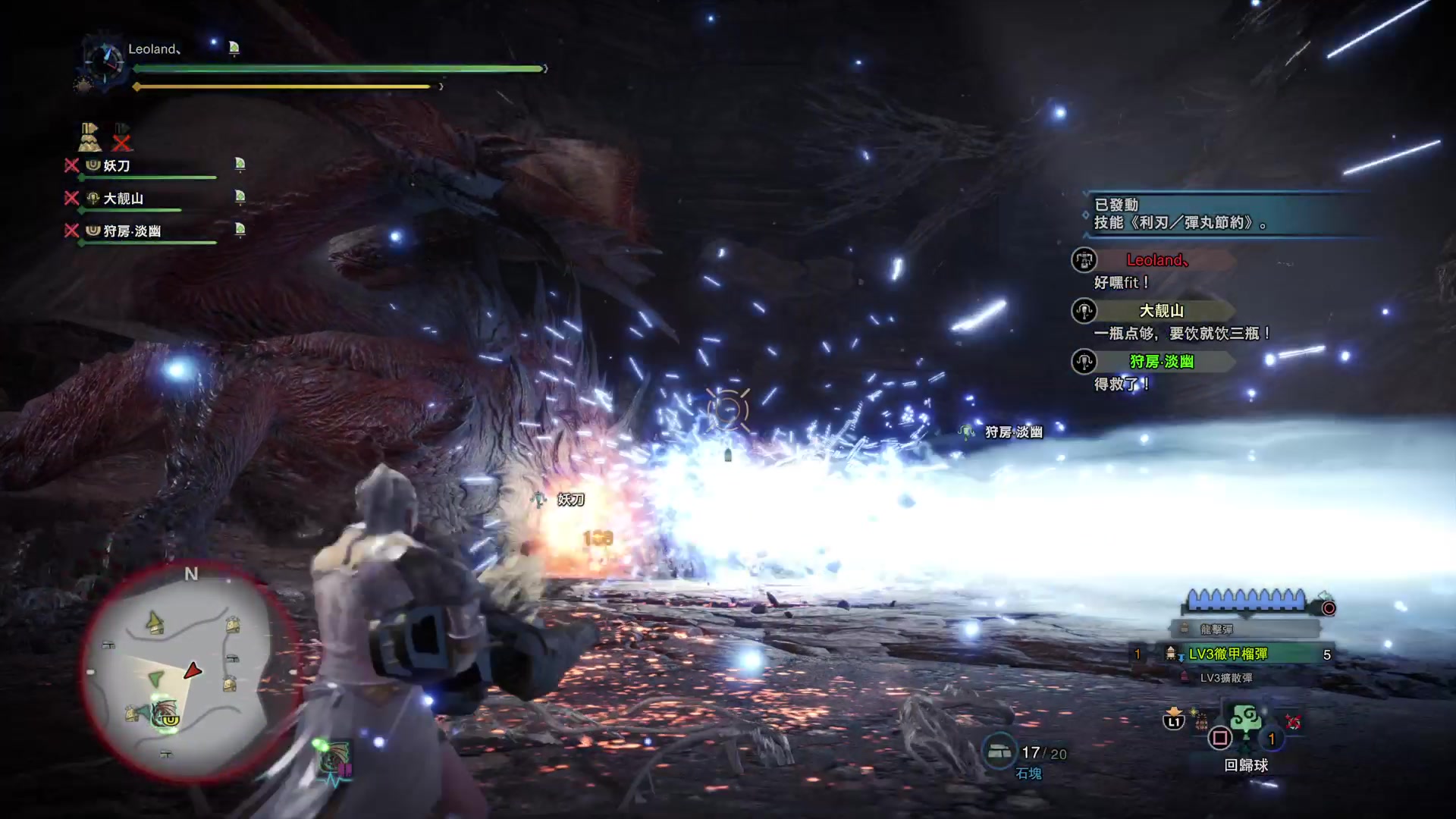Viewport: 1456px width, 819px height.
Task: Click the Leoland player name clock icon
Action: tap(105, 59)
